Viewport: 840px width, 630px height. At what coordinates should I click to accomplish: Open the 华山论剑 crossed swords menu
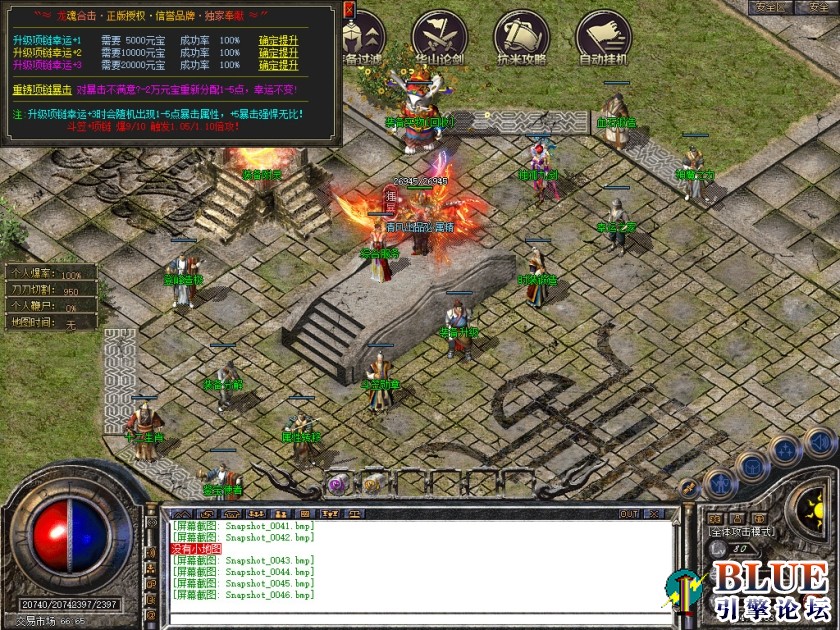(439, 37)
